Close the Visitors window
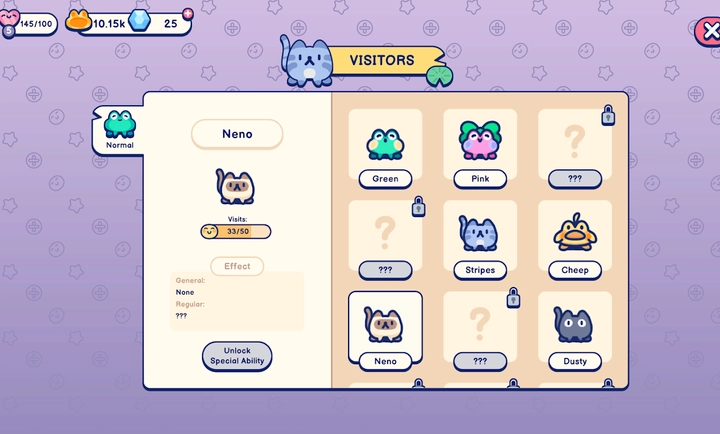 [x=709, y=31]
